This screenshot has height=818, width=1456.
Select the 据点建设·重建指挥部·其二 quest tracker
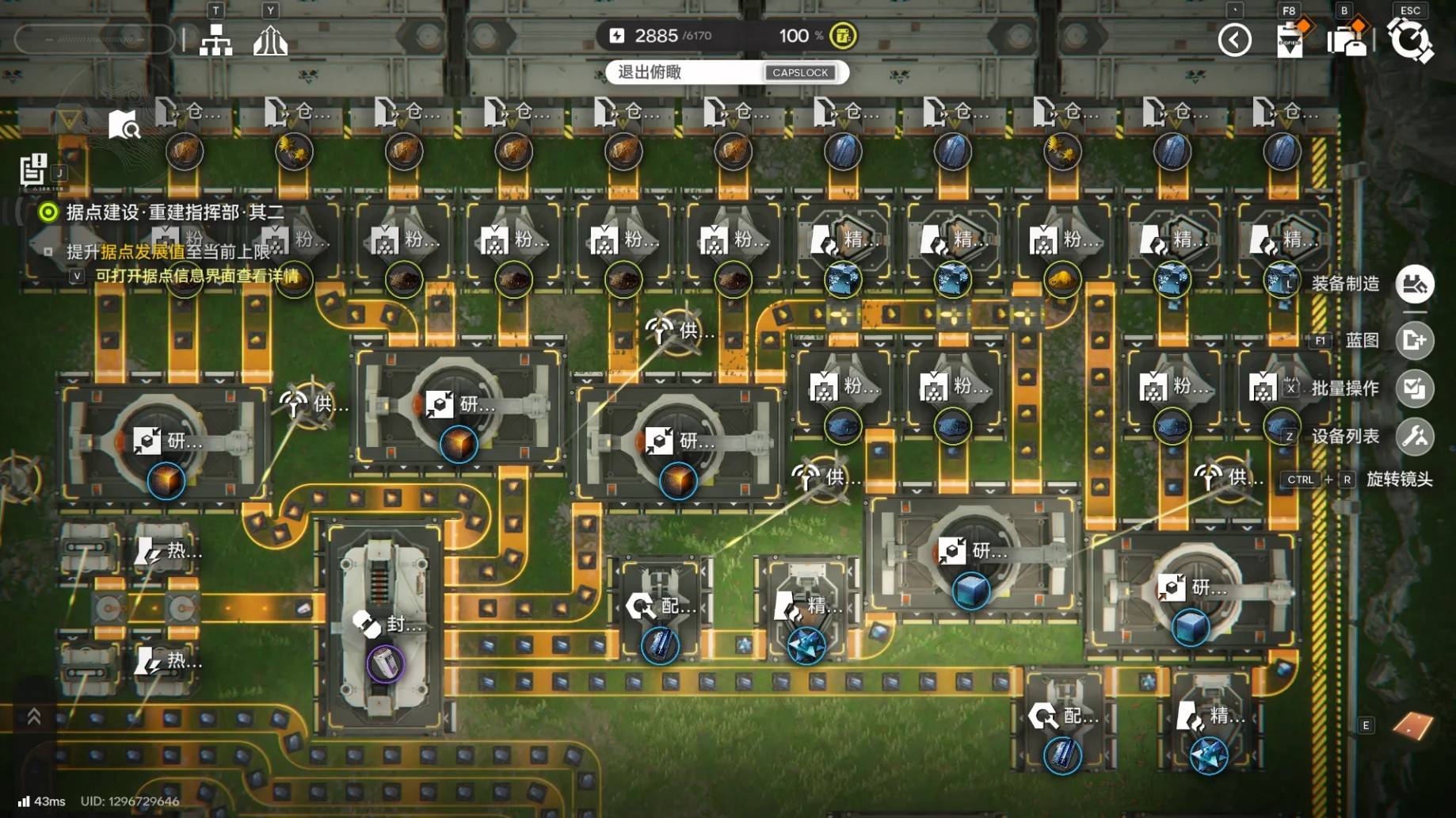tap(174, 212)
